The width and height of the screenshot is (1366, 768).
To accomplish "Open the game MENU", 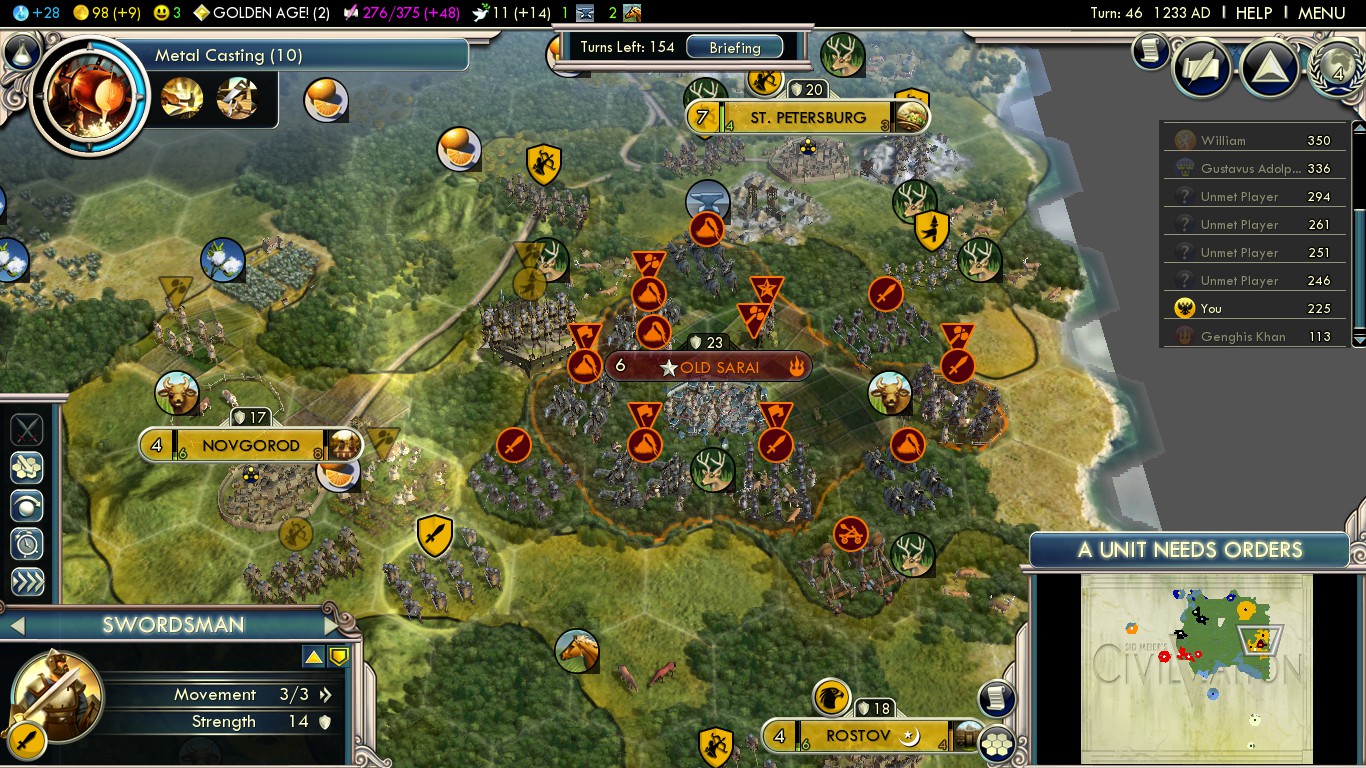I will click(1321, 13).
